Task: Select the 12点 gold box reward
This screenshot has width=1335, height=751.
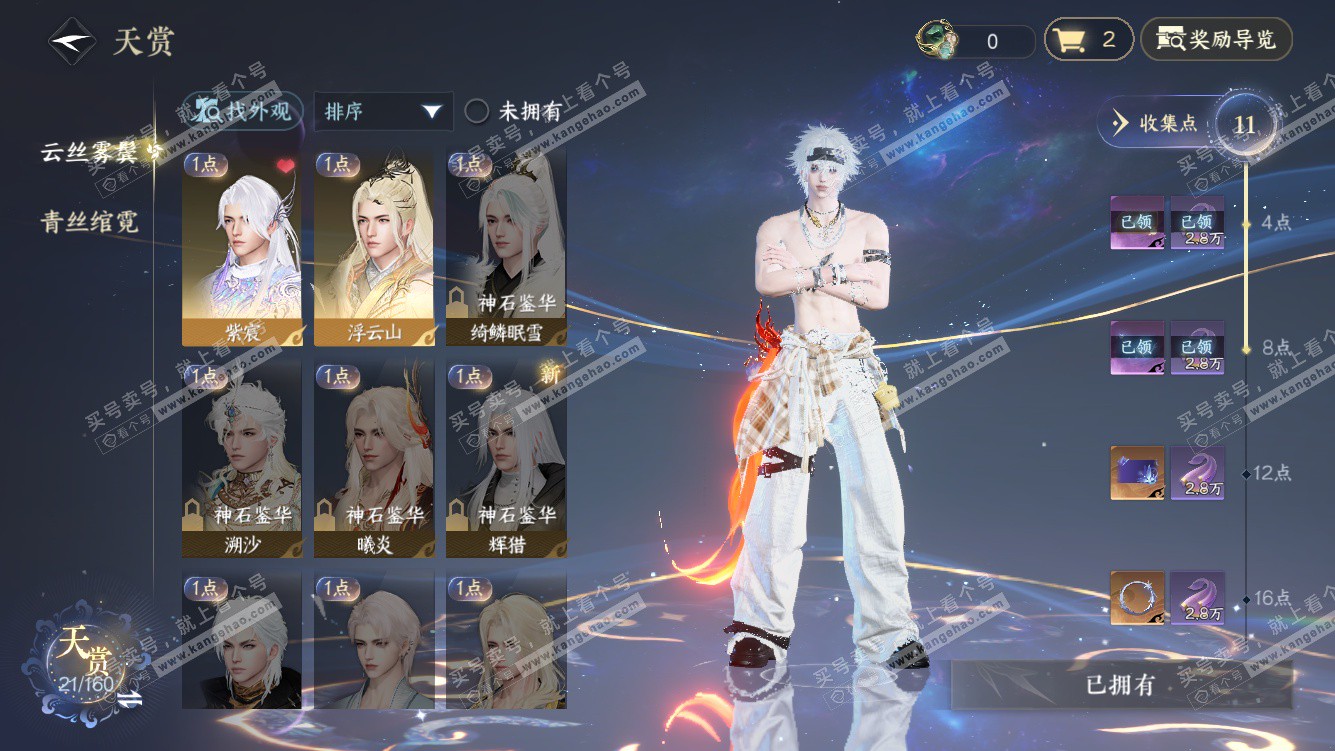Action: tap(1137, 473)
